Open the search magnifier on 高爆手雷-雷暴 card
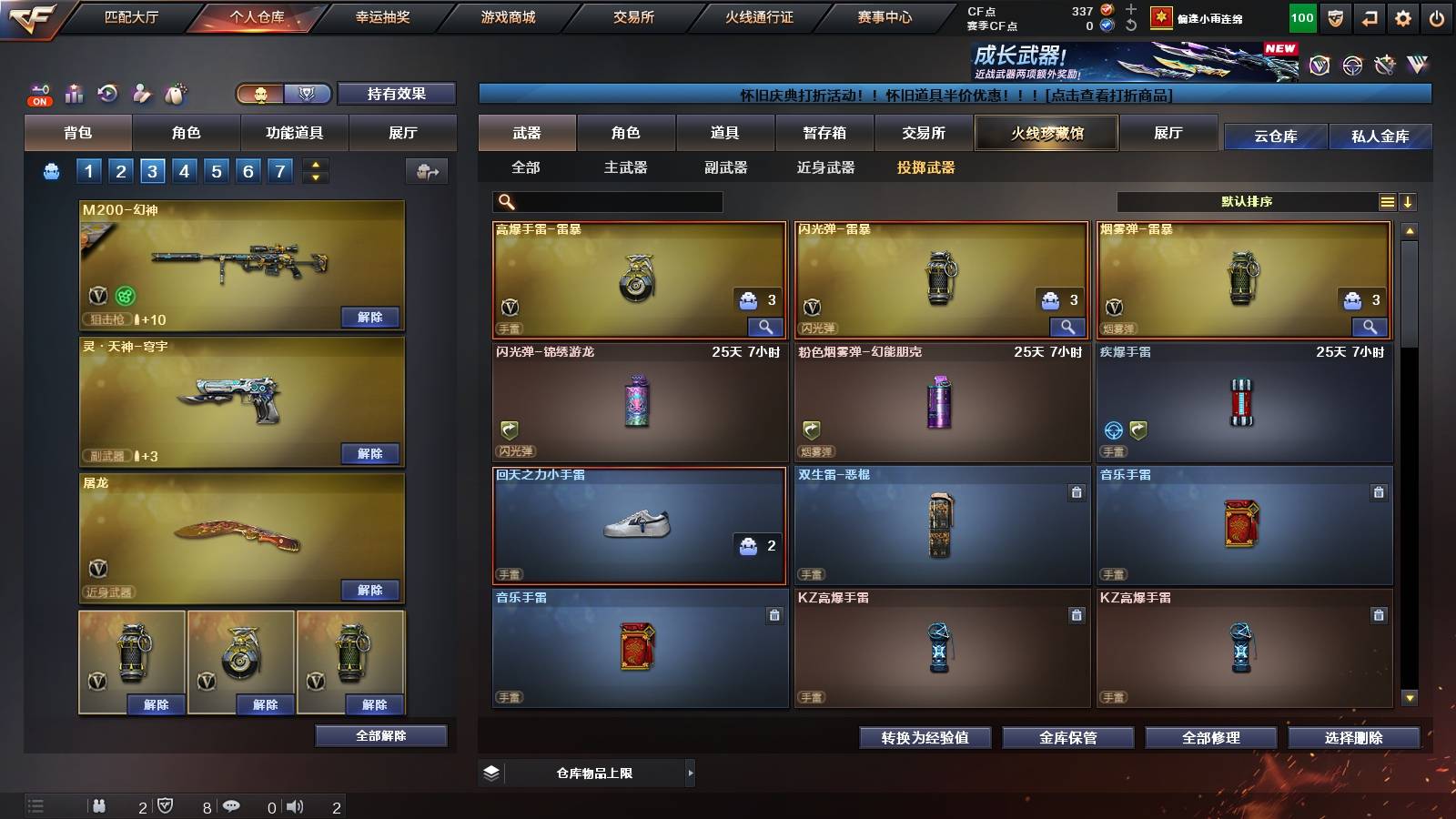1456x819 pixels. click(x=767, y=326)
